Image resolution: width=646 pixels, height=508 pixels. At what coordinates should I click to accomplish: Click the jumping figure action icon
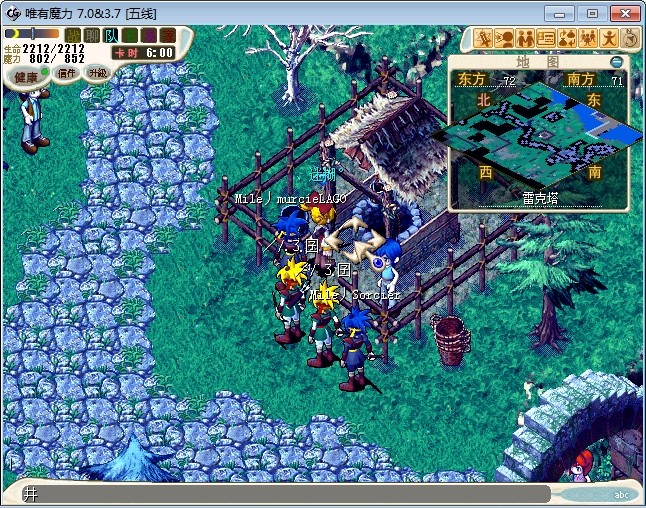click(609, 38)
